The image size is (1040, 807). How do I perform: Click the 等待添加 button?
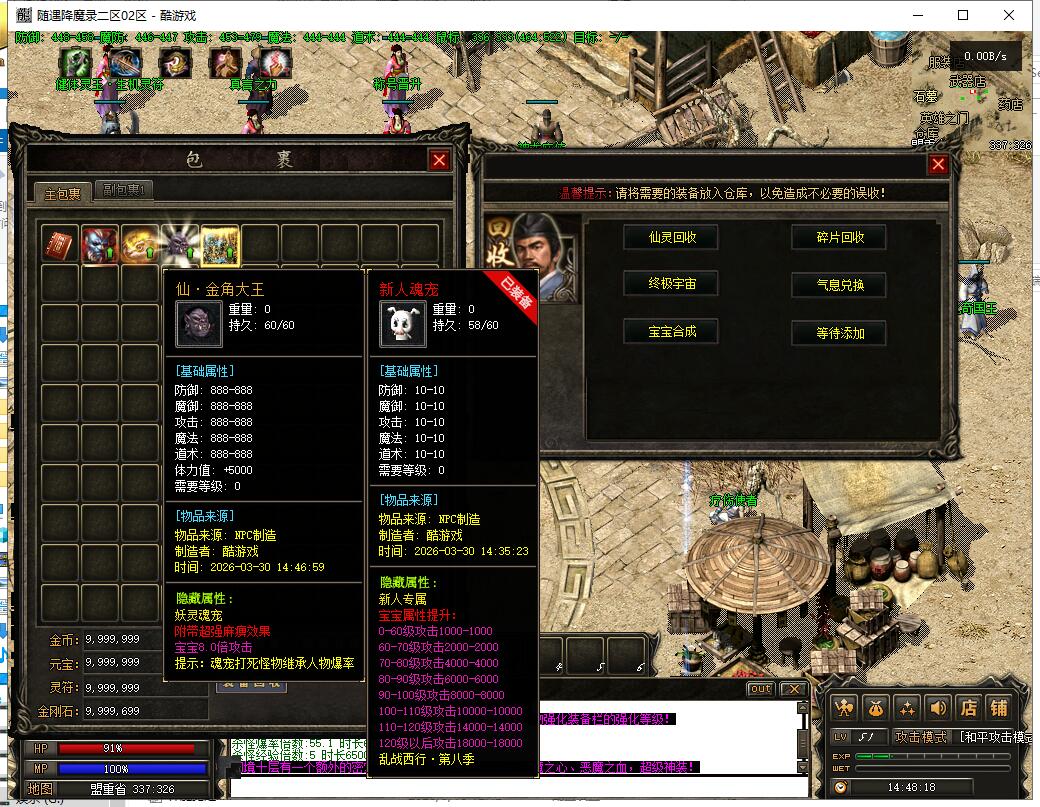[839, 333]
